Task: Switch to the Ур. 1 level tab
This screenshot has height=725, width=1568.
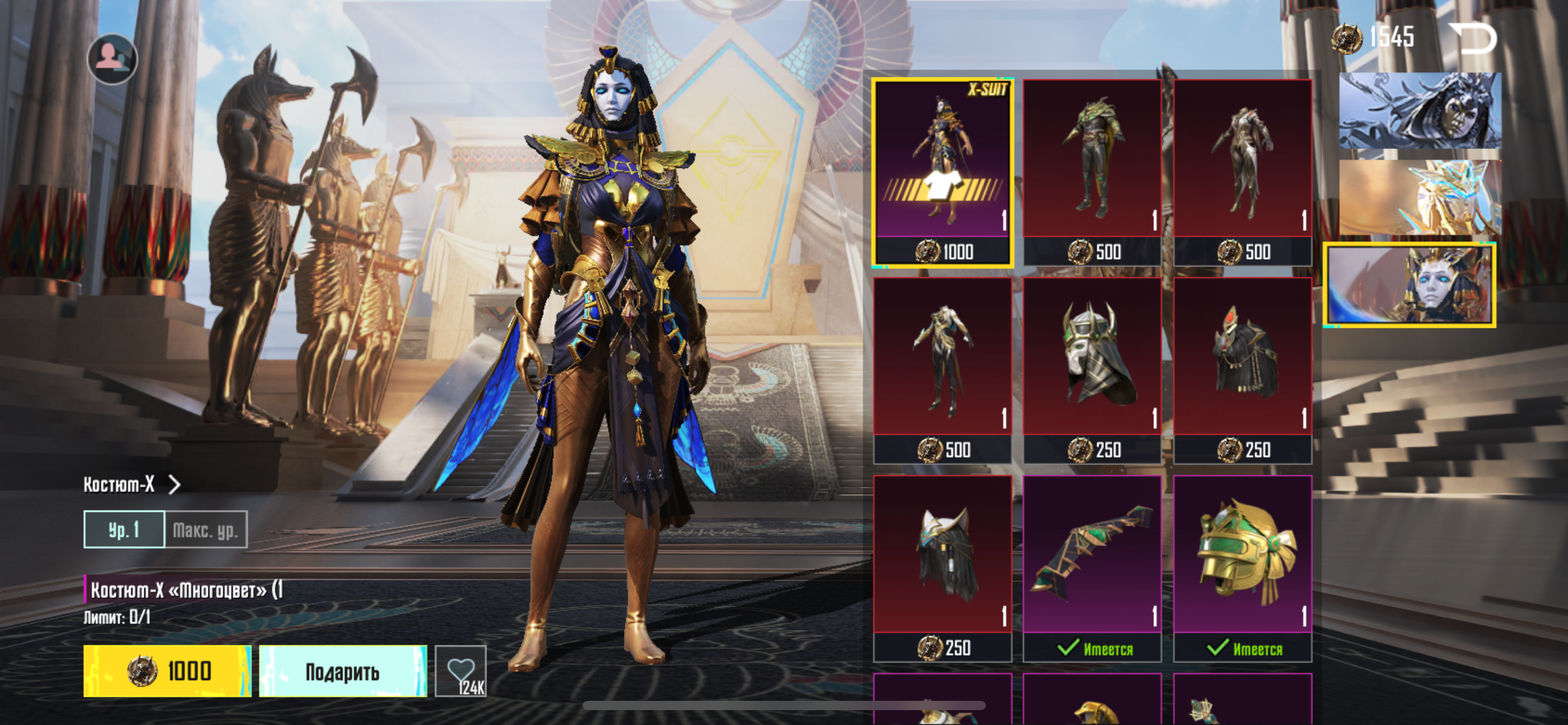Action: [x=124, y=530]
